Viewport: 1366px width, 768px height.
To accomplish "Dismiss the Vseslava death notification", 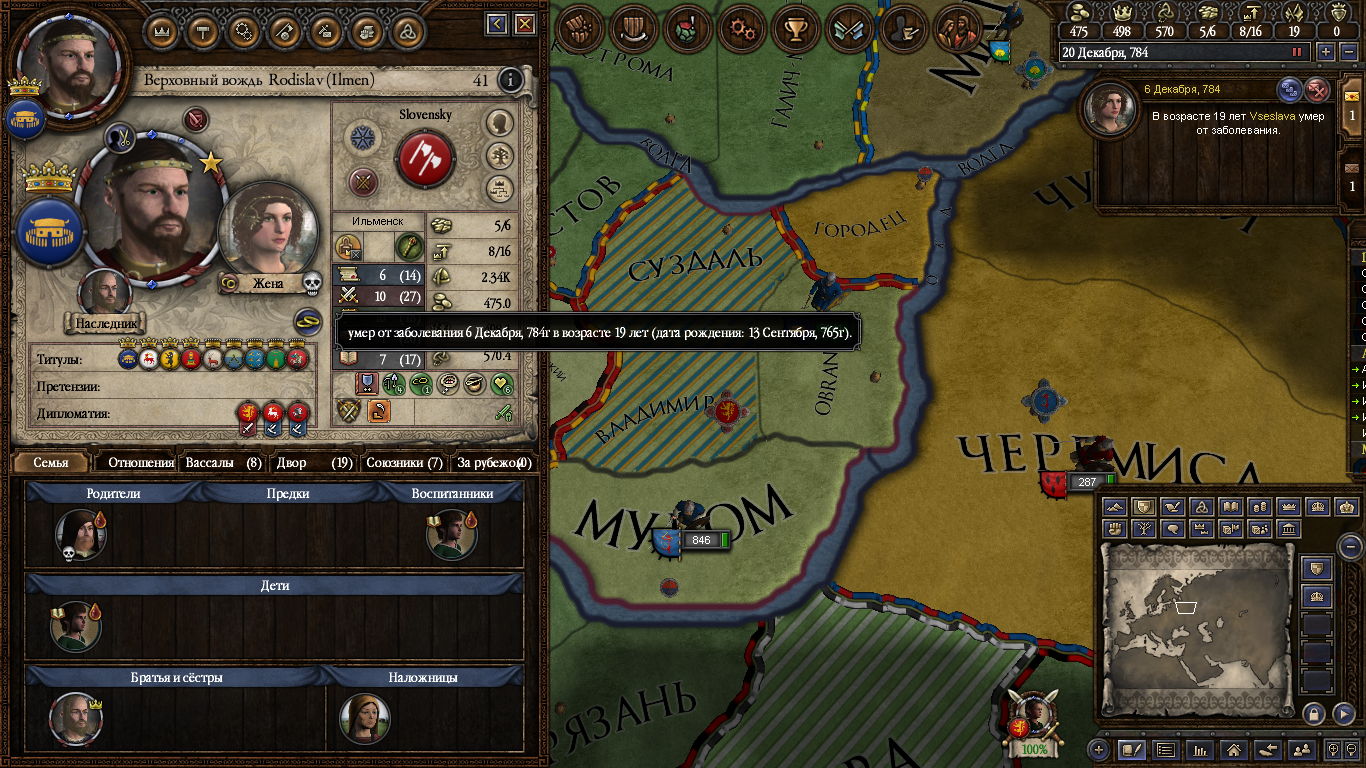I will 1318,90.
